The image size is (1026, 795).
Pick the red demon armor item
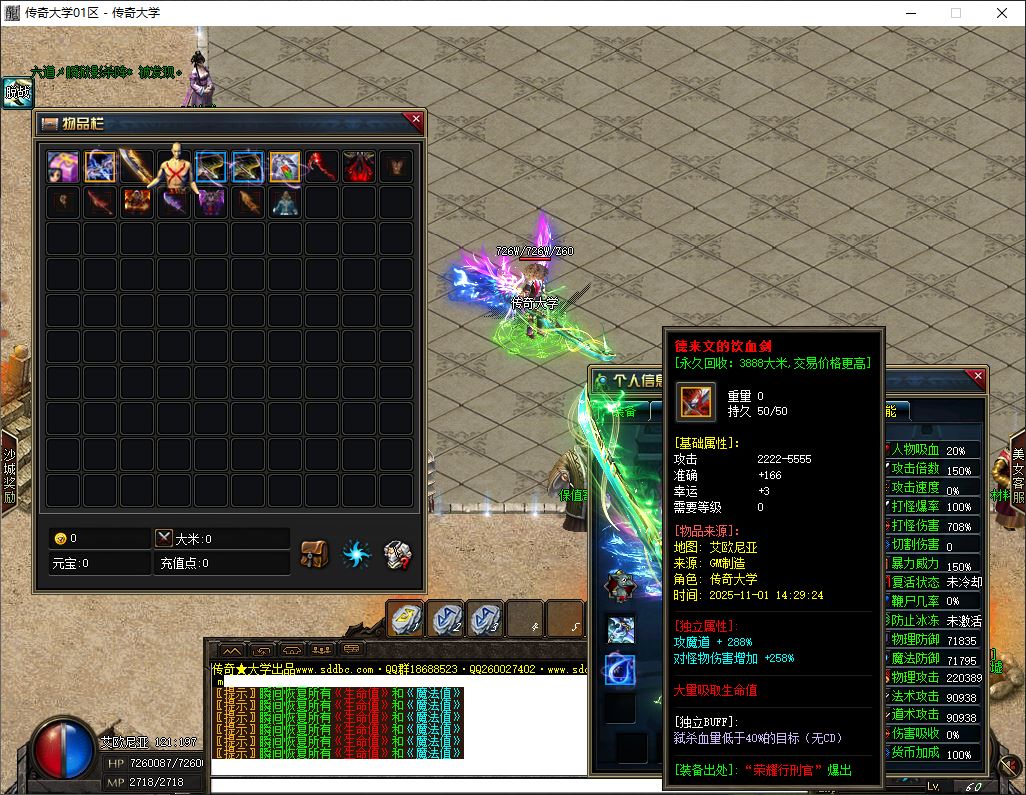click(359, 167)
